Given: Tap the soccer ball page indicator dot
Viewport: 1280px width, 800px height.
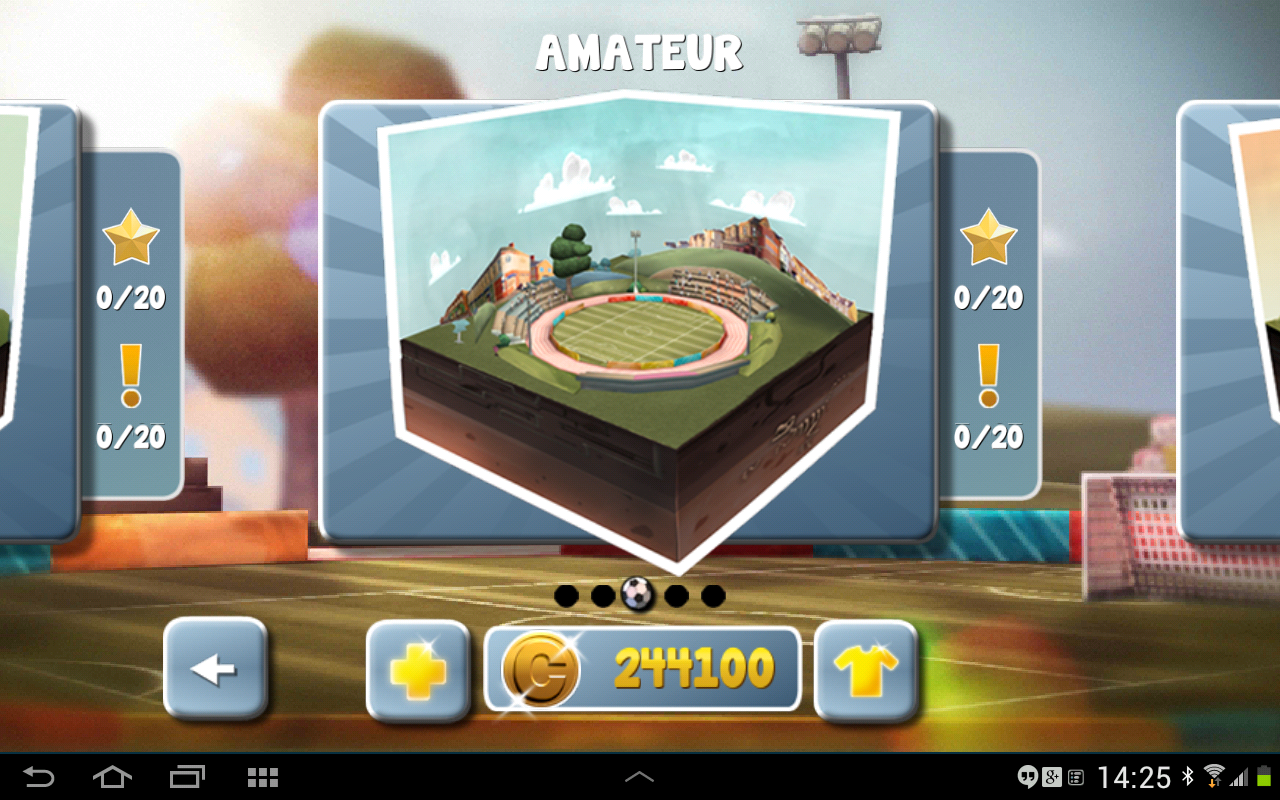Looking at the screenshot, I should click(639, 594).
